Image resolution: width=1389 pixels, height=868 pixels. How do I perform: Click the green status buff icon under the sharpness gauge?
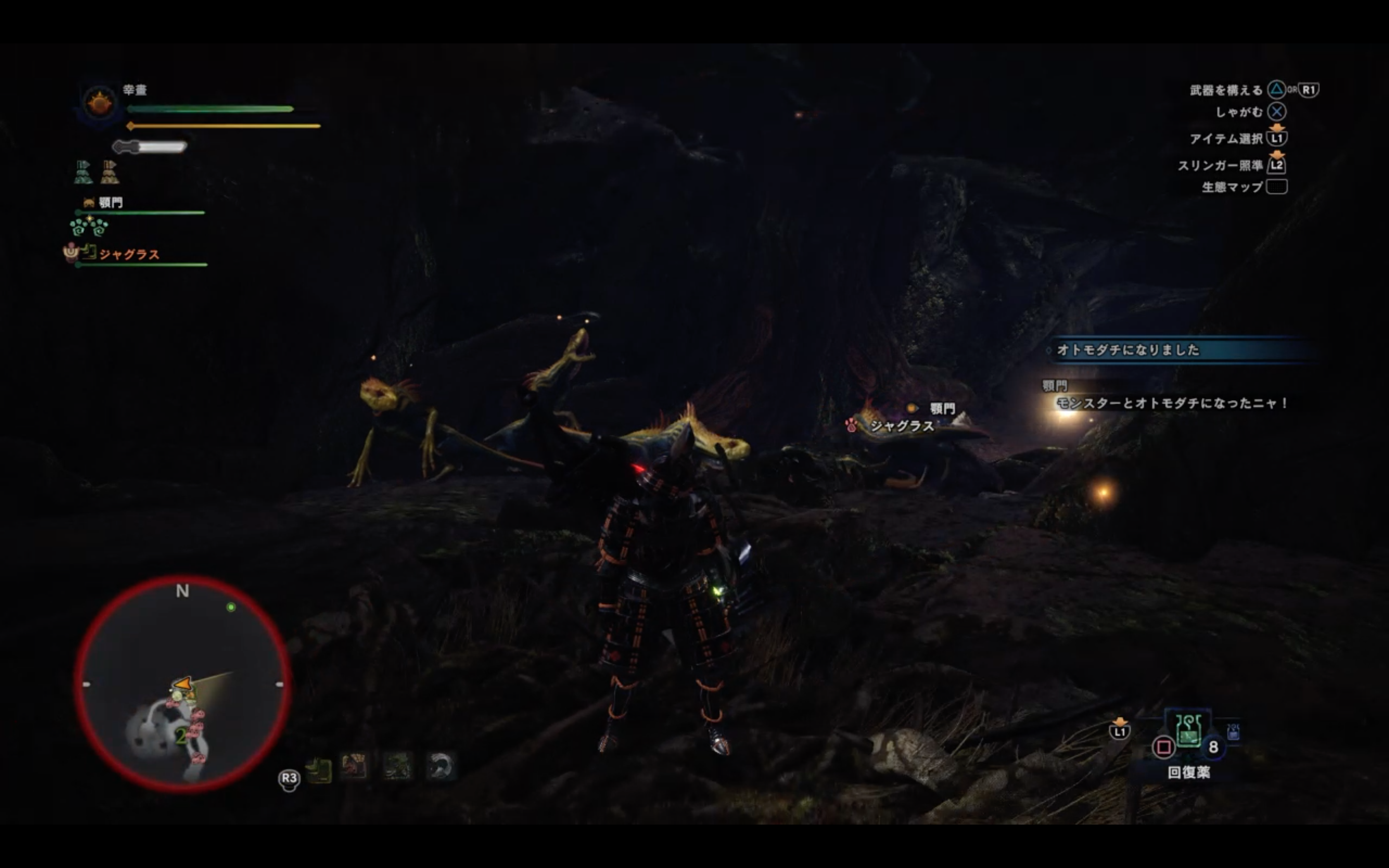pyautogui.click(x=84, y=172)
